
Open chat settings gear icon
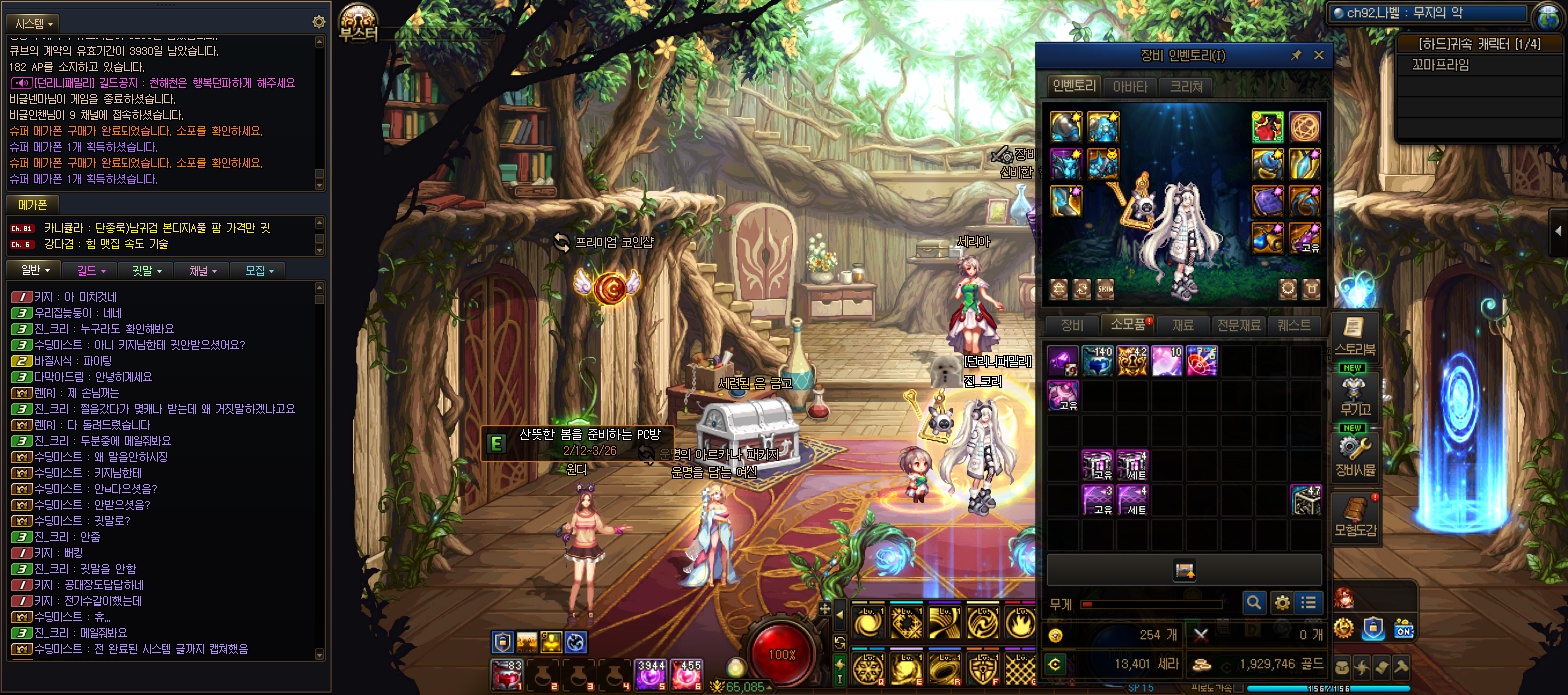click(319, 22)
